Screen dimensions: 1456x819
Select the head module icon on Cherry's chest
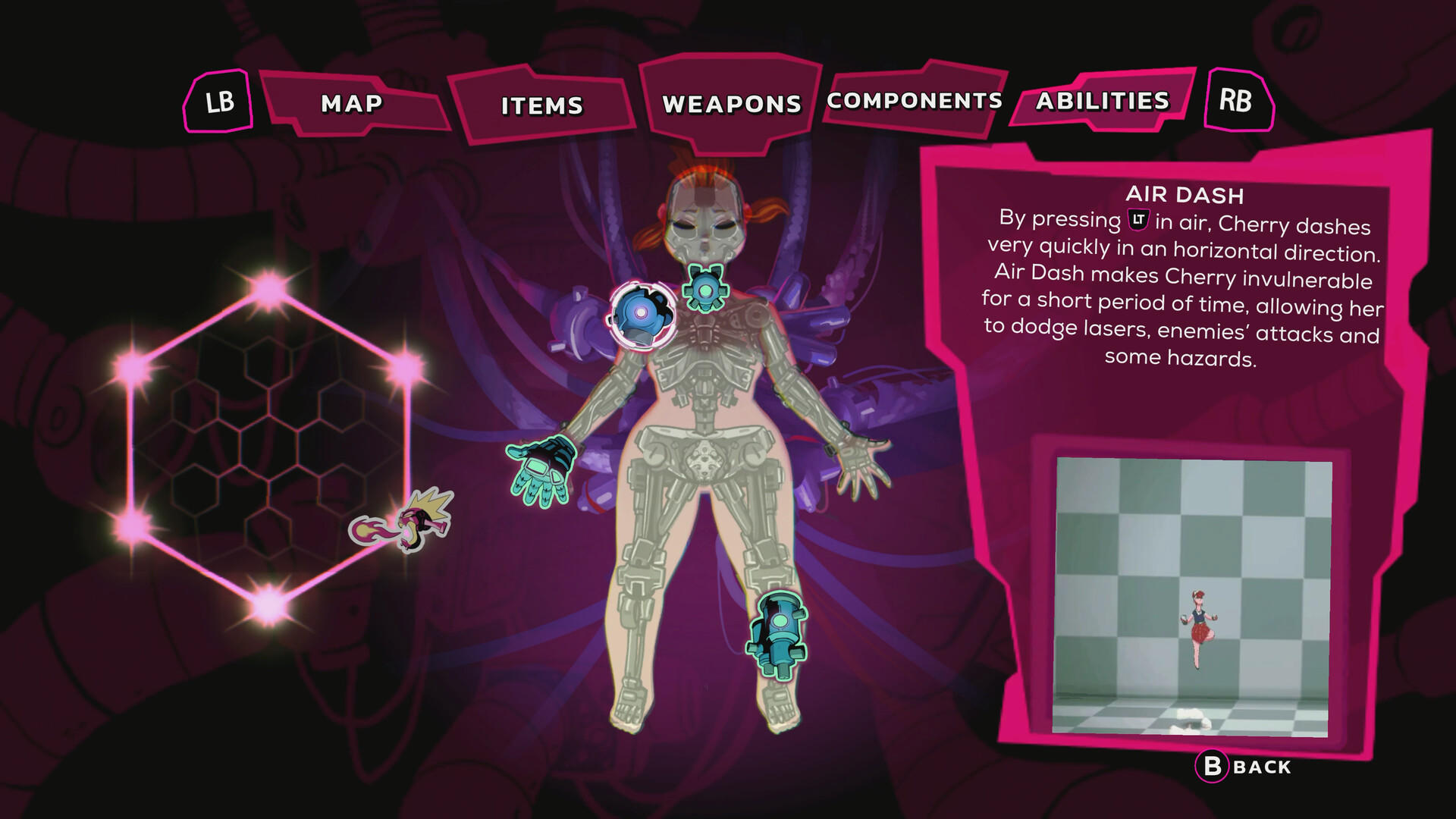pos(641,315)
